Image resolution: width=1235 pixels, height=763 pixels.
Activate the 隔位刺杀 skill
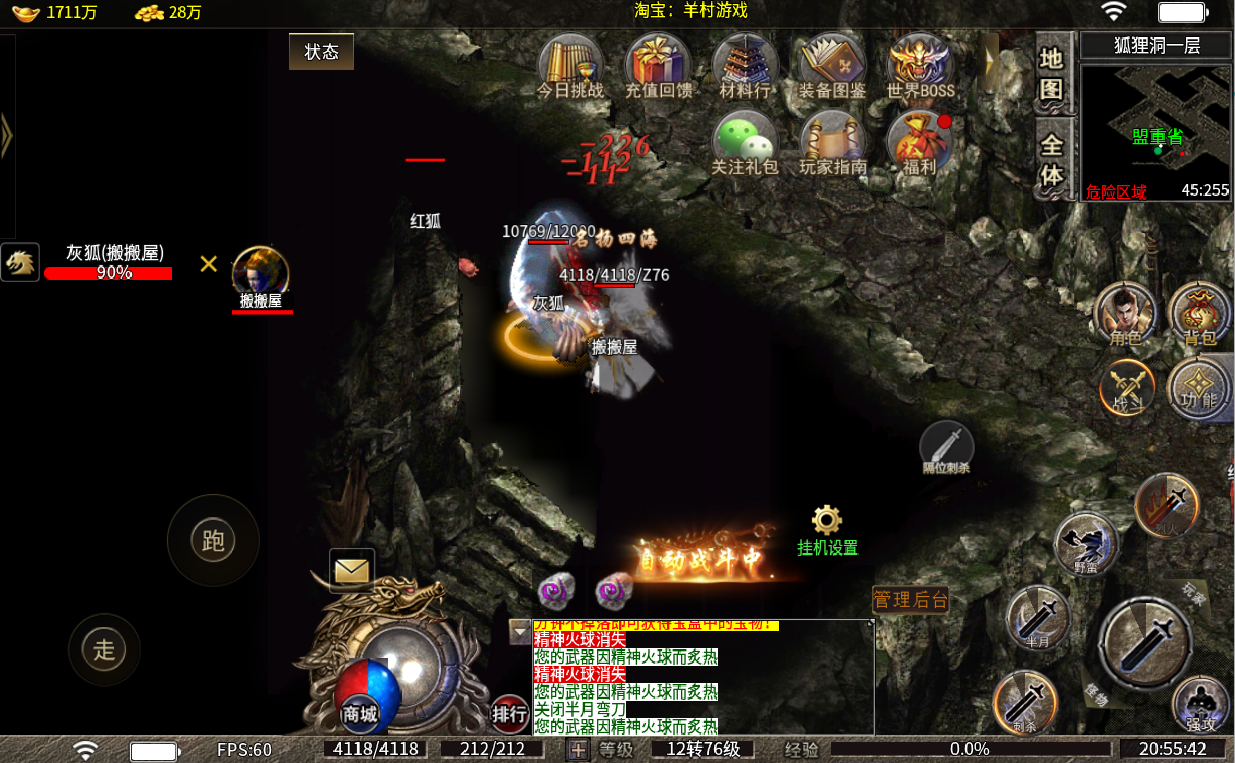pos(946,445)
